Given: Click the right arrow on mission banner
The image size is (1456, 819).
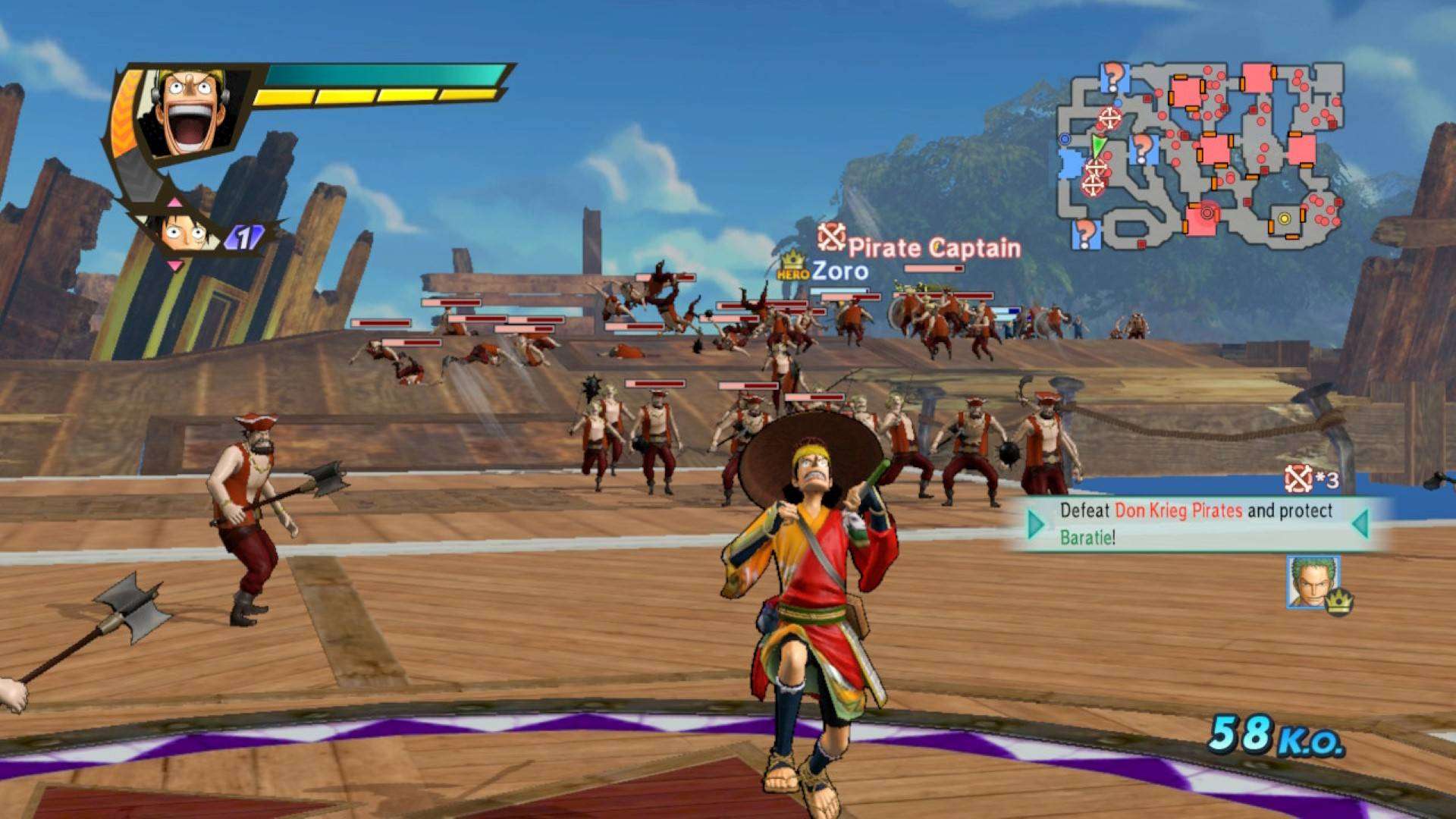Looking at the screenshot, I should 1360,523.
